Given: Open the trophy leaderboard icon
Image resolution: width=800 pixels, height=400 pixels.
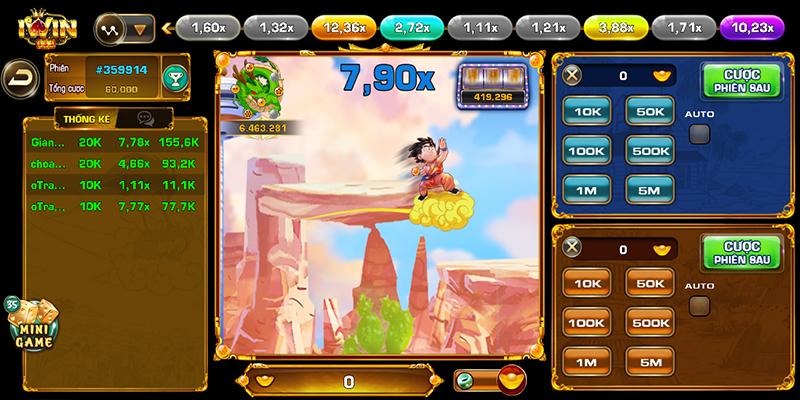Looking at the screenshot, I should tap(174, 78).
